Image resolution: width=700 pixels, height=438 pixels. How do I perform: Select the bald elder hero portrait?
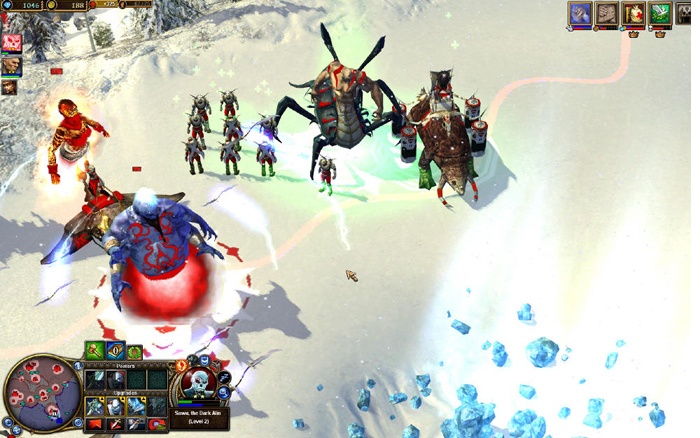(x=12, y=66)
